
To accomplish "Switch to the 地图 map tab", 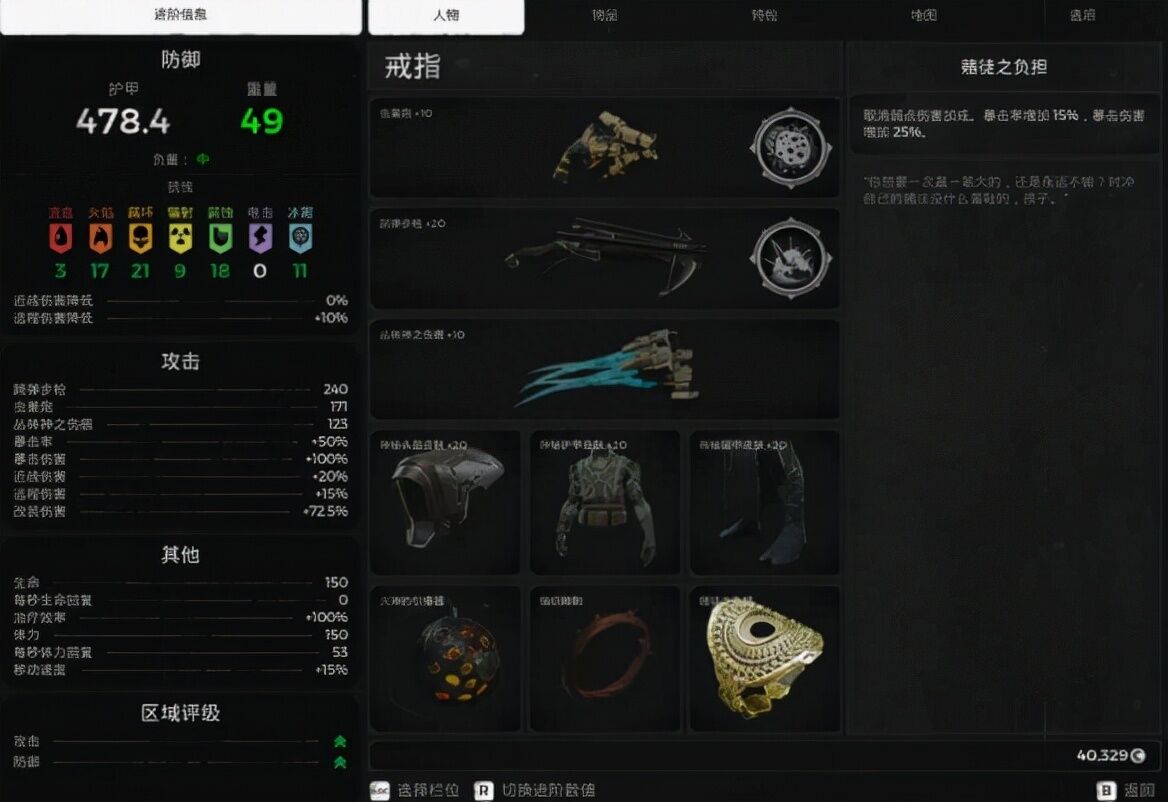I will pos(923,16).
